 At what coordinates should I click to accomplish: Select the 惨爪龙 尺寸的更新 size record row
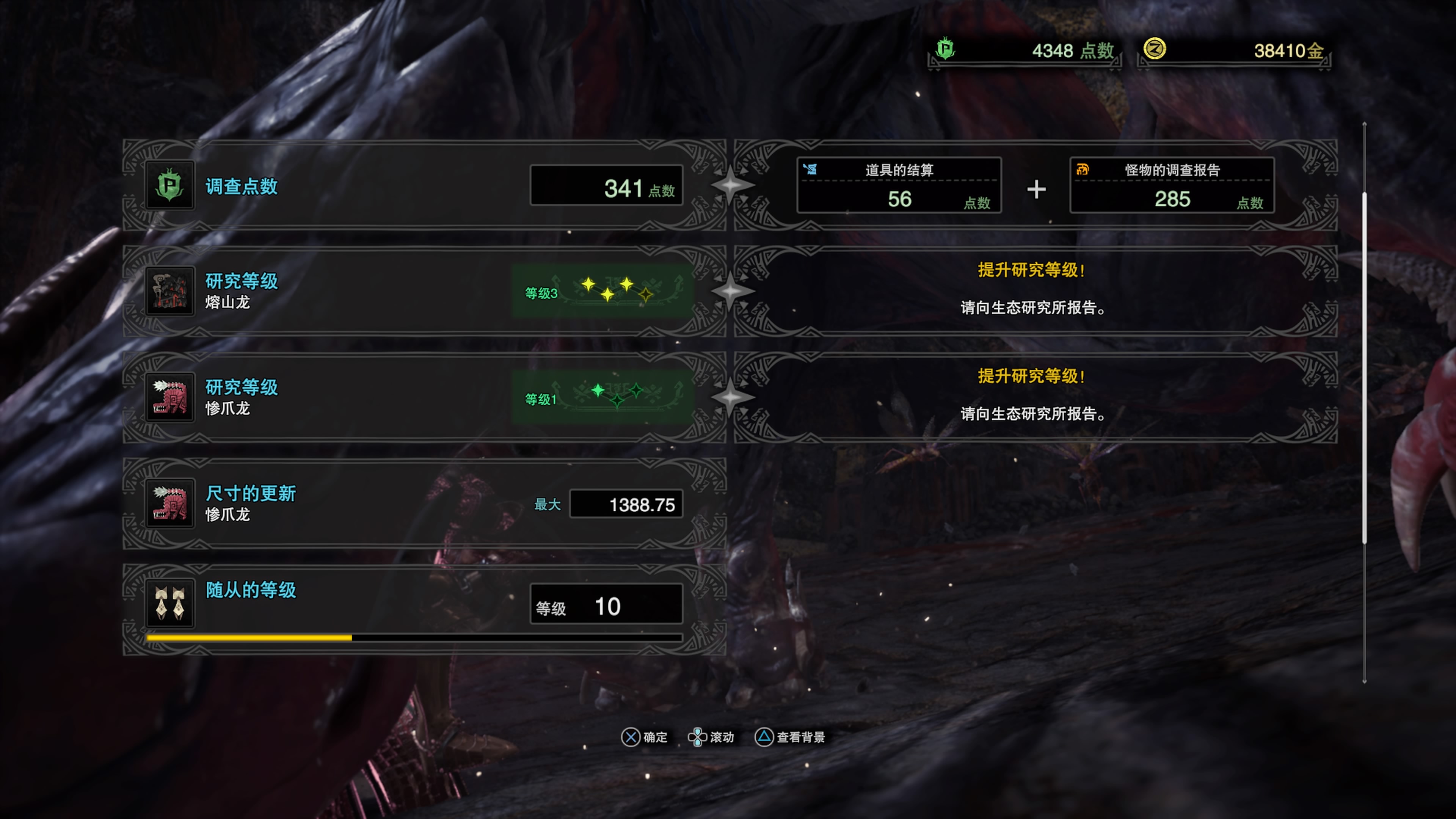424,503
